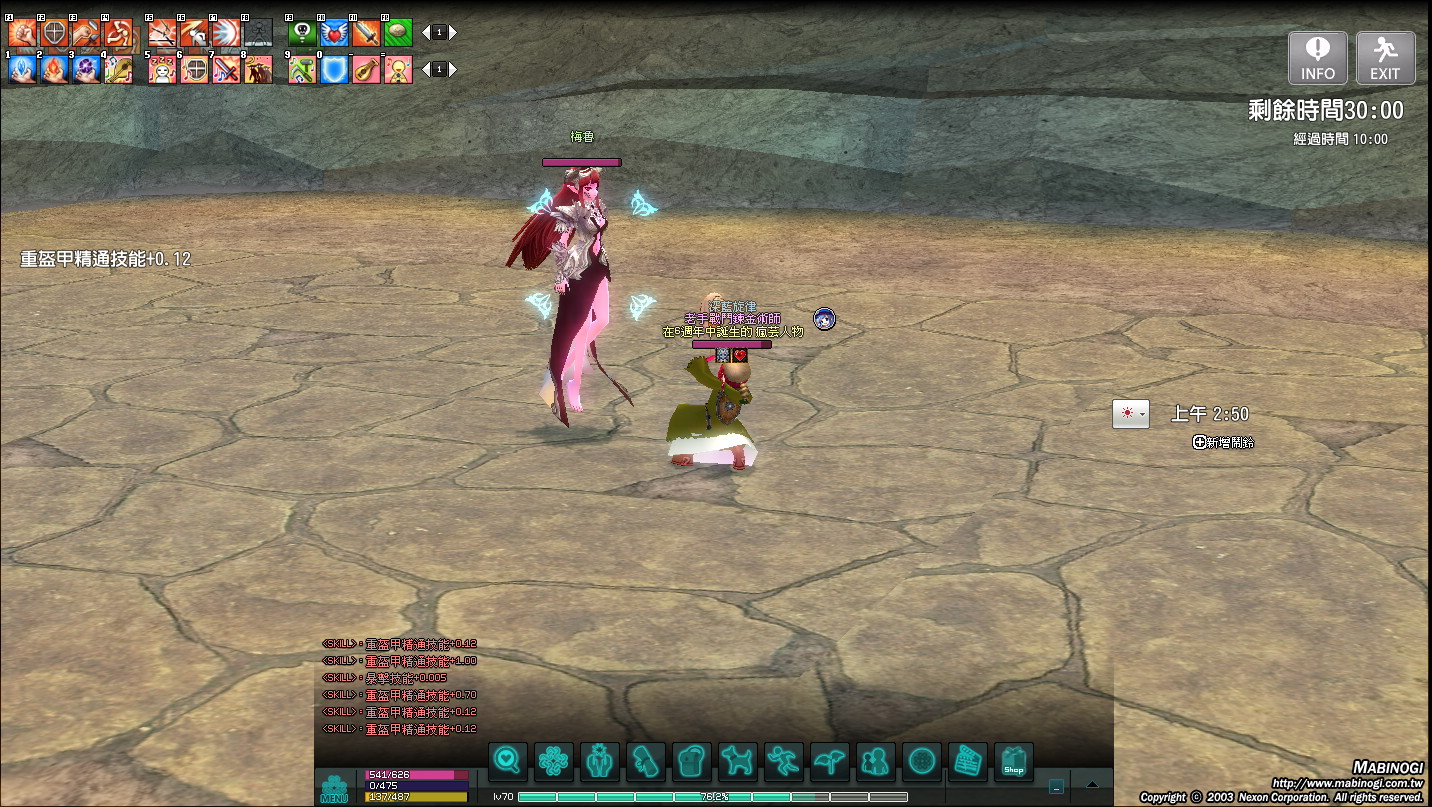Open the pet menu with the dog icon

point(738,762)
